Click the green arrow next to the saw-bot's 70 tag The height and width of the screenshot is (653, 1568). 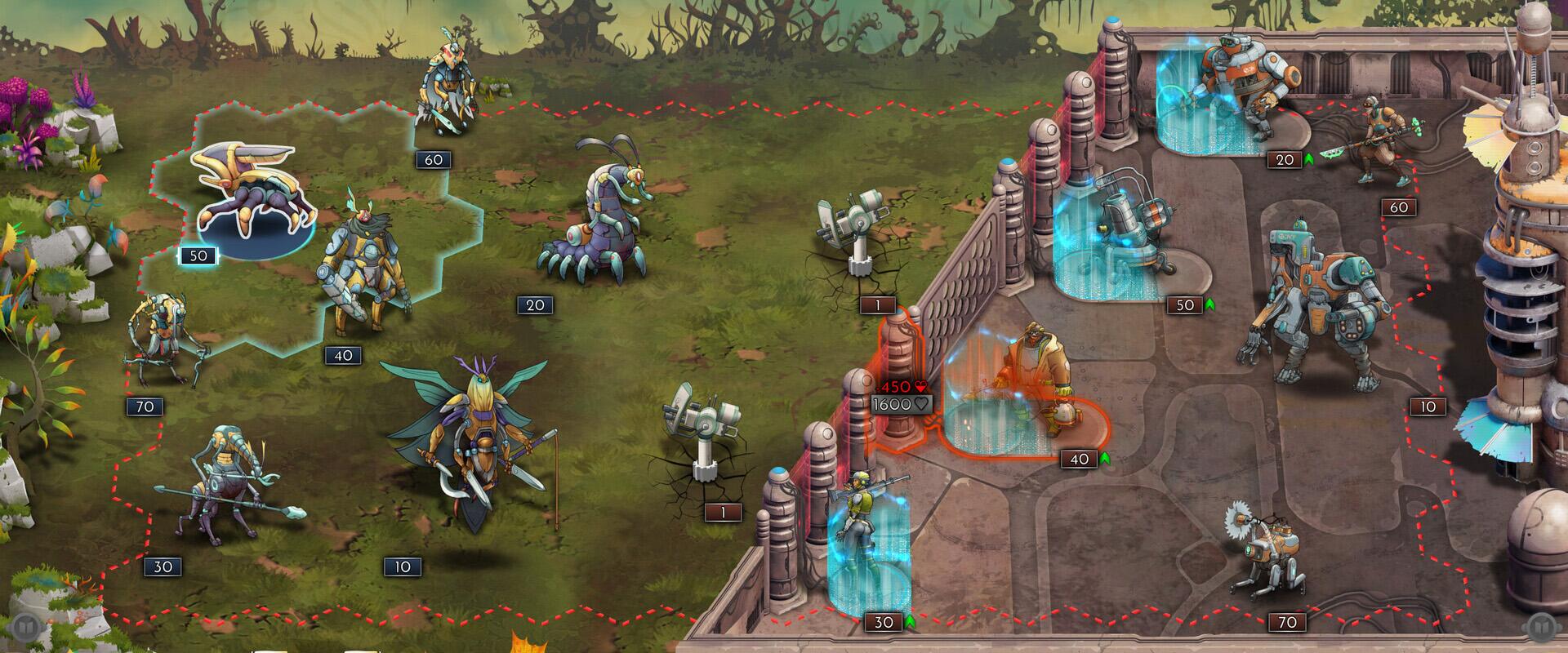1313,623
